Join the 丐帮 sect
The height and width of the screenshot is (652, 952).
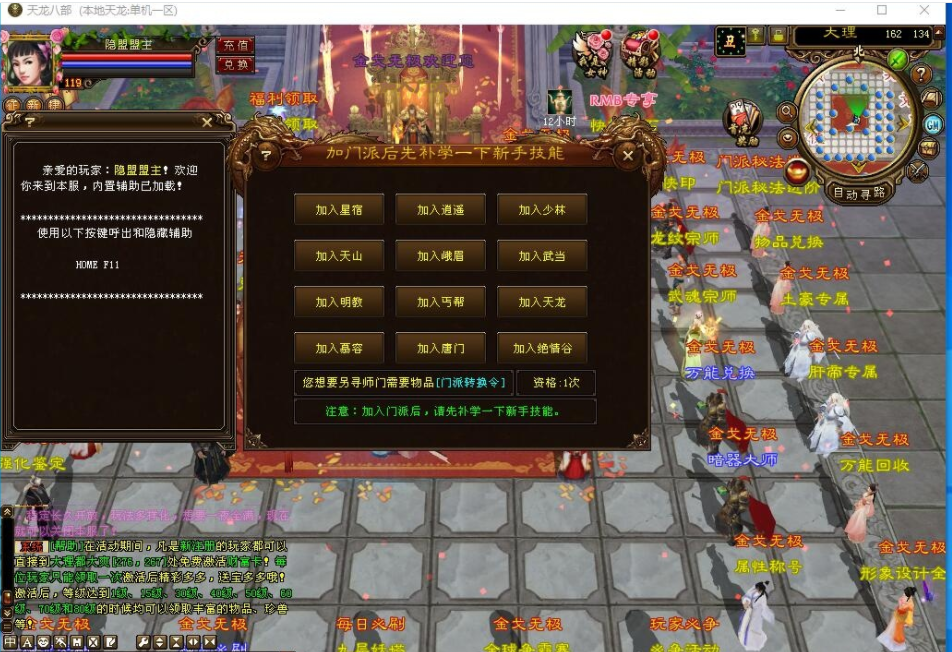coord(440,302)
